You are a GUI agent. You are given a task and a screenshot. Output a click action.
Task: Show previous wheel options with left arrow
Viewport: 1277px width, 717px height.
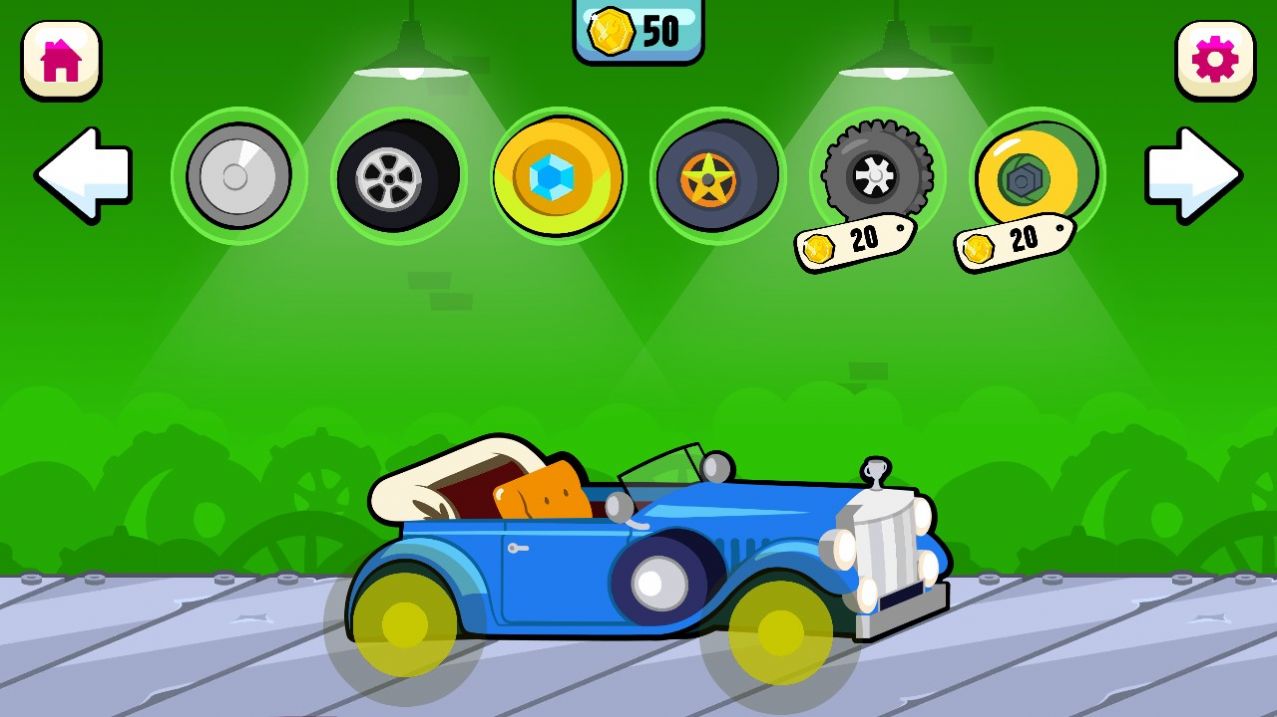pos(85,175)
